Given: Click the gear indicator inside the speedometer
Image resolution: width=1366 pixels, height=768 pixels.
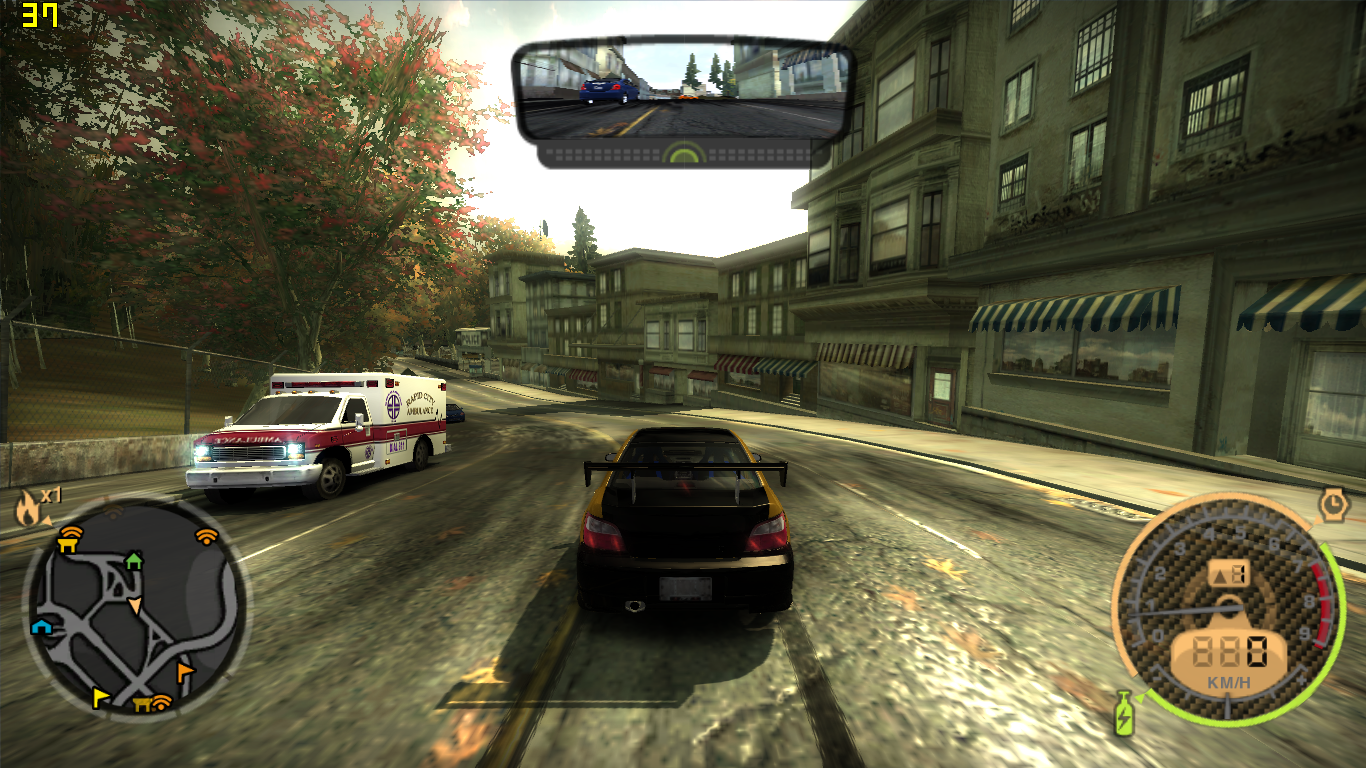Looking at the screenshot, I should [1231, 572].
